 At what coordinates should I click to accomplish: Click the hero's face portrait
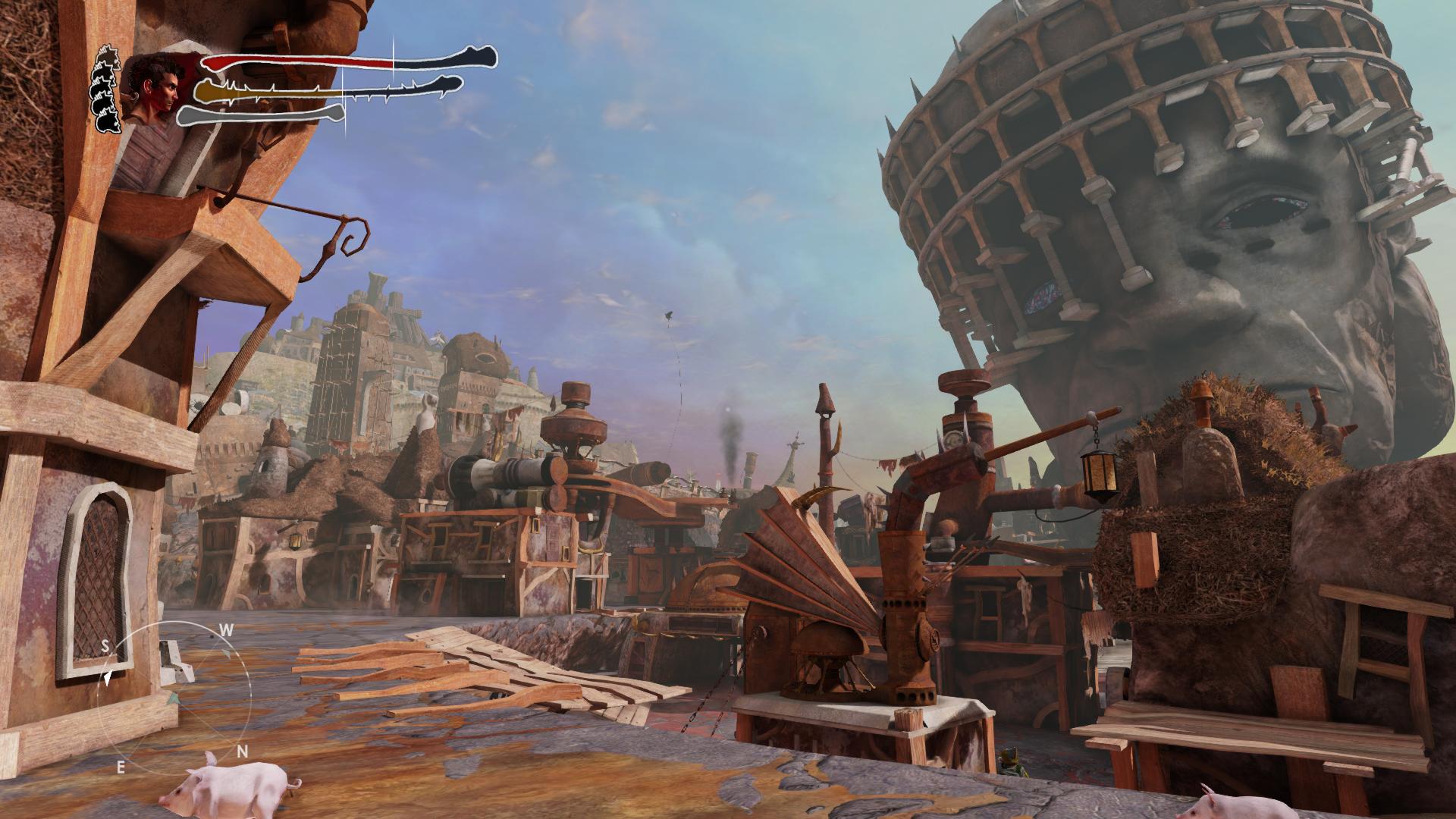point(154,89)
